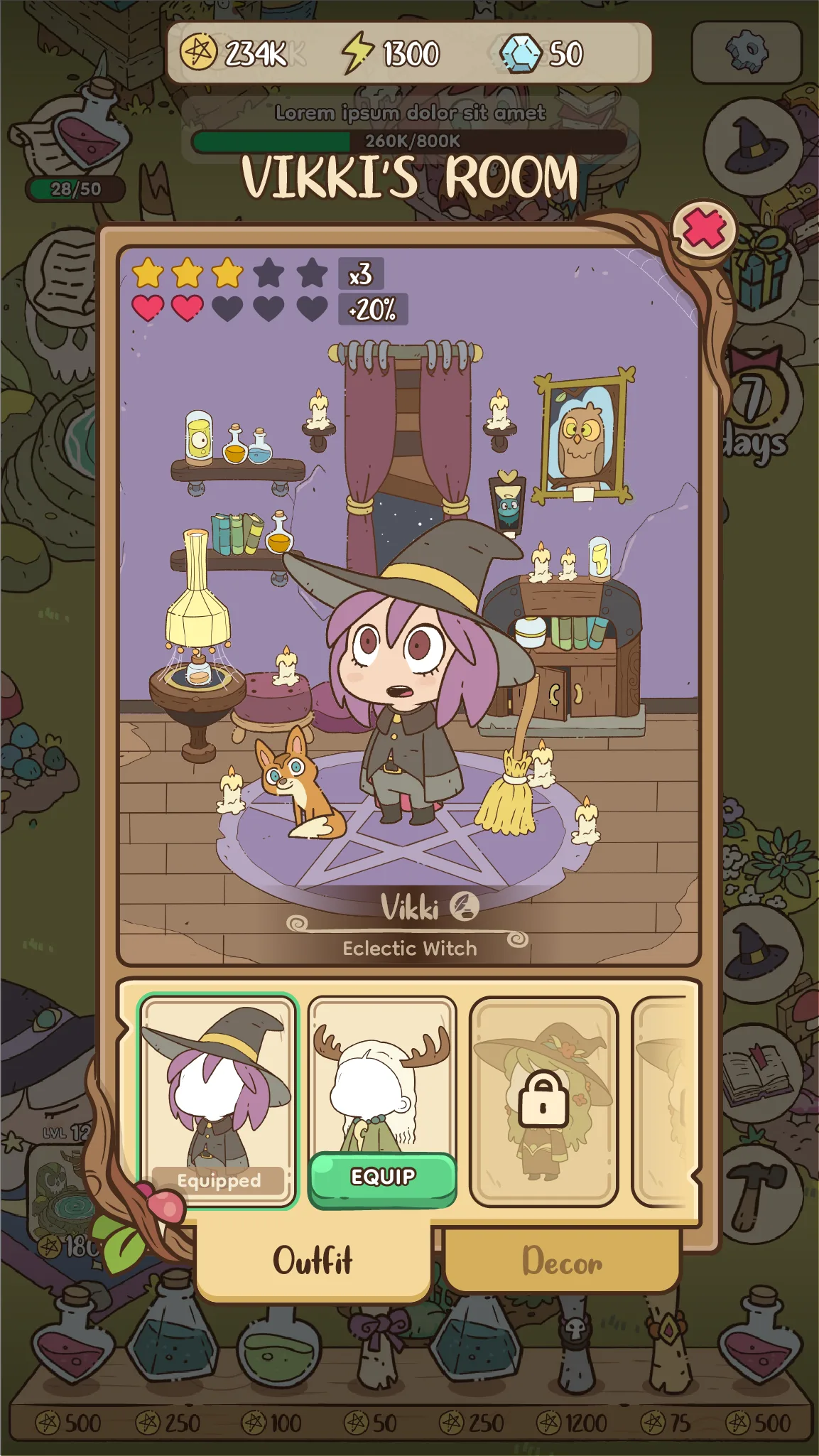Close Vikki's Room with the red X
The image size is (819, 1456).
(x=704, y=230)
